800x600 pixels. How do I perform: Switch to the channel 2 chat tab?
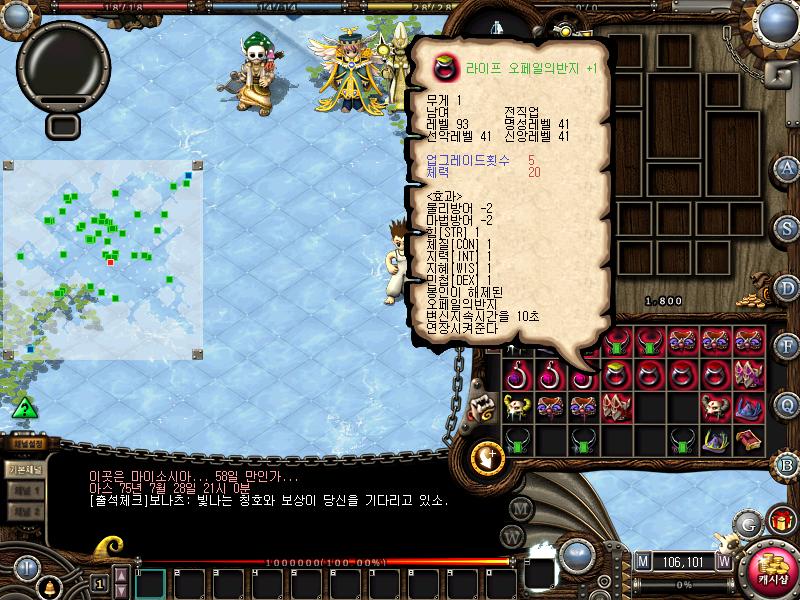point(24,512)
